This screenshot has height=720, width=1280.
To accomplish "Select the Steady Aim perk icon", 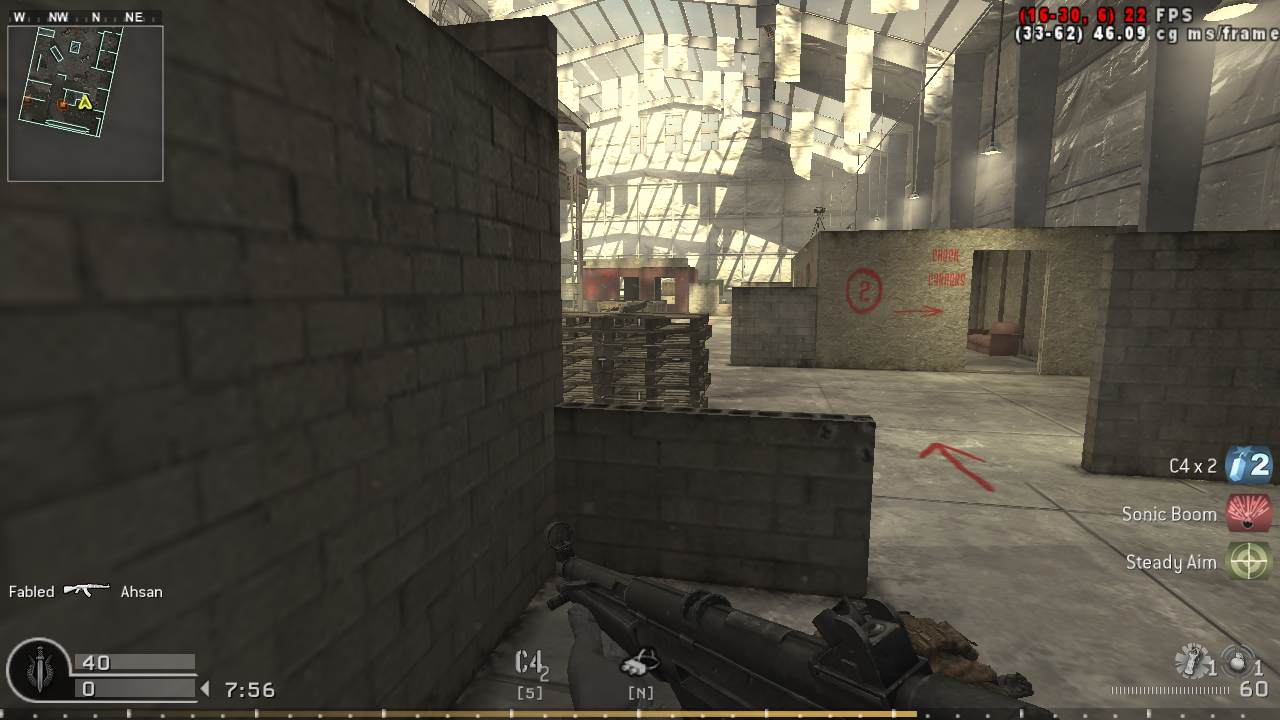I will [1247, 562].
